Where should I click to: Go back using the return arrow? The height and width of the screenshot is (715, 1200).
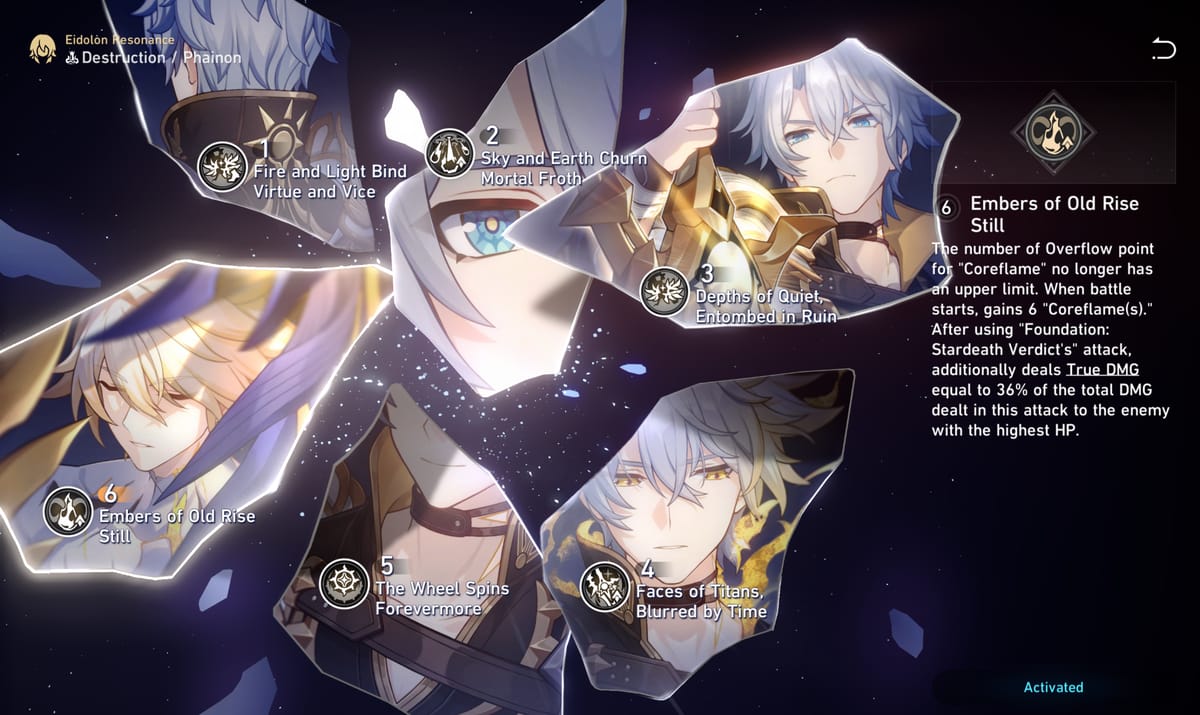coord(1163,48)
